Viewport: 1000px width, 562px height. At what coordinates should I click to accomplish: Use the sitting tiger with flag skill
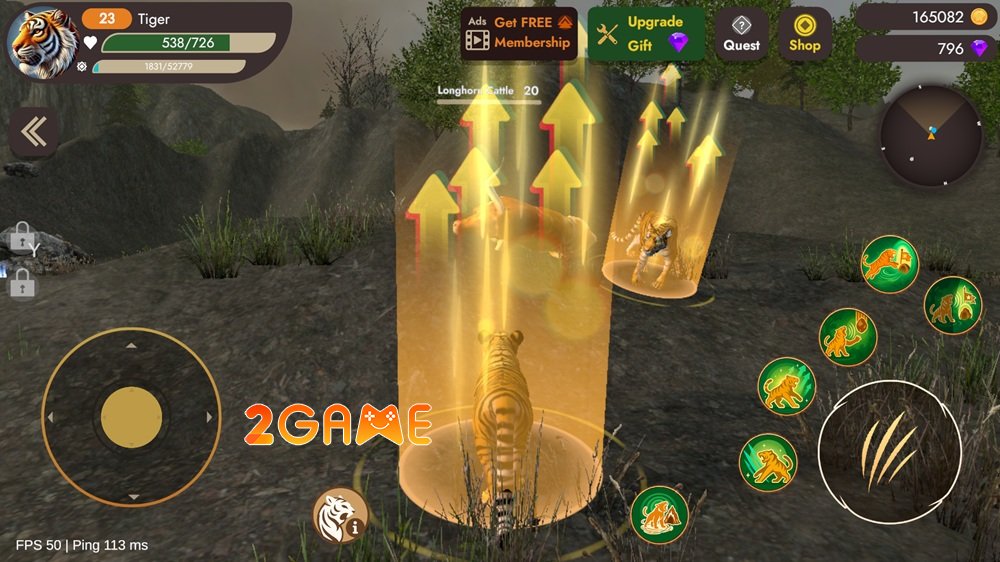point(952,305)
